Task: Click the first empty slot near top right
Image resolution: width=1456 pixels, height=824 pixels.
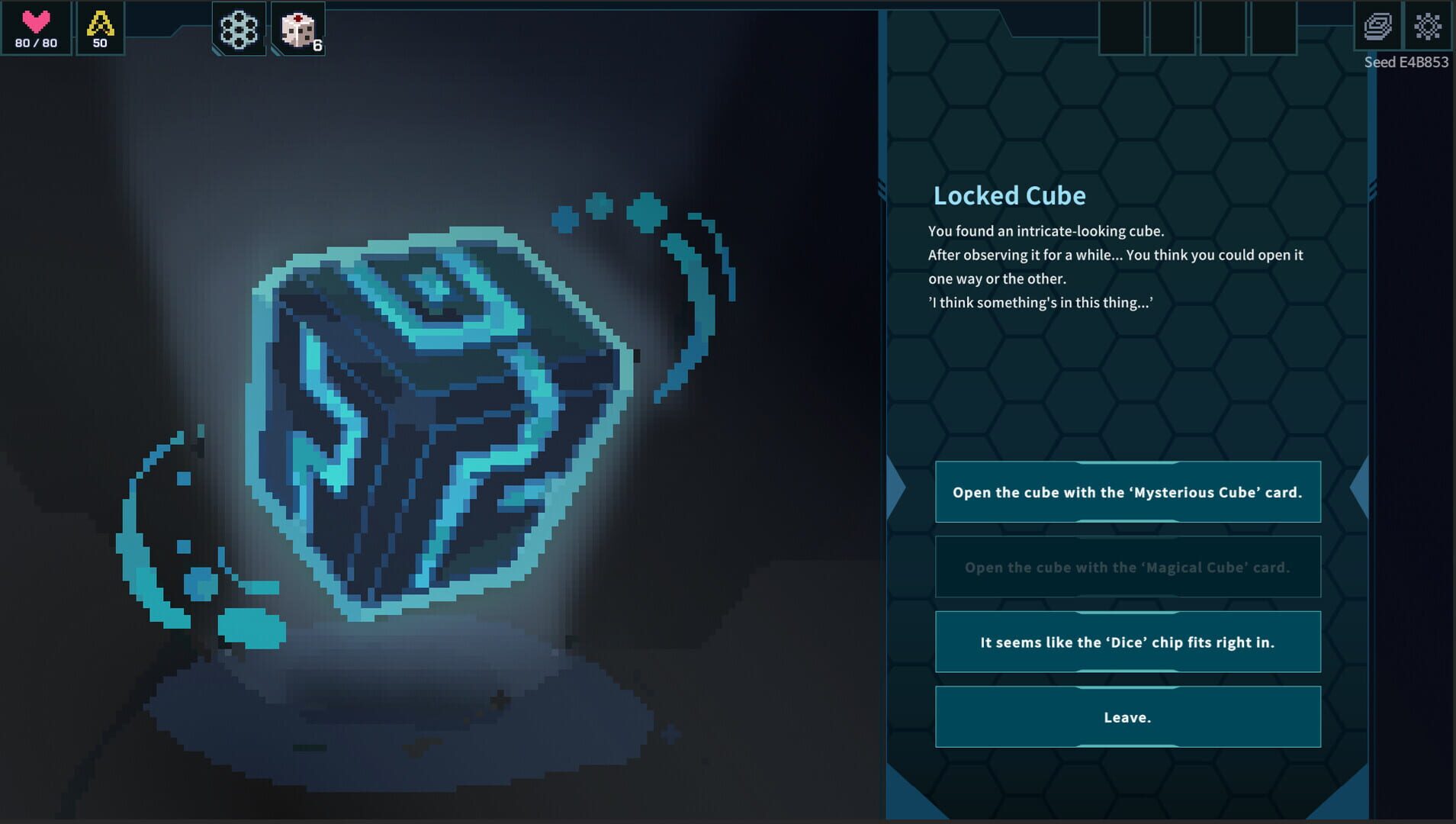Action: pos(1121,28)
